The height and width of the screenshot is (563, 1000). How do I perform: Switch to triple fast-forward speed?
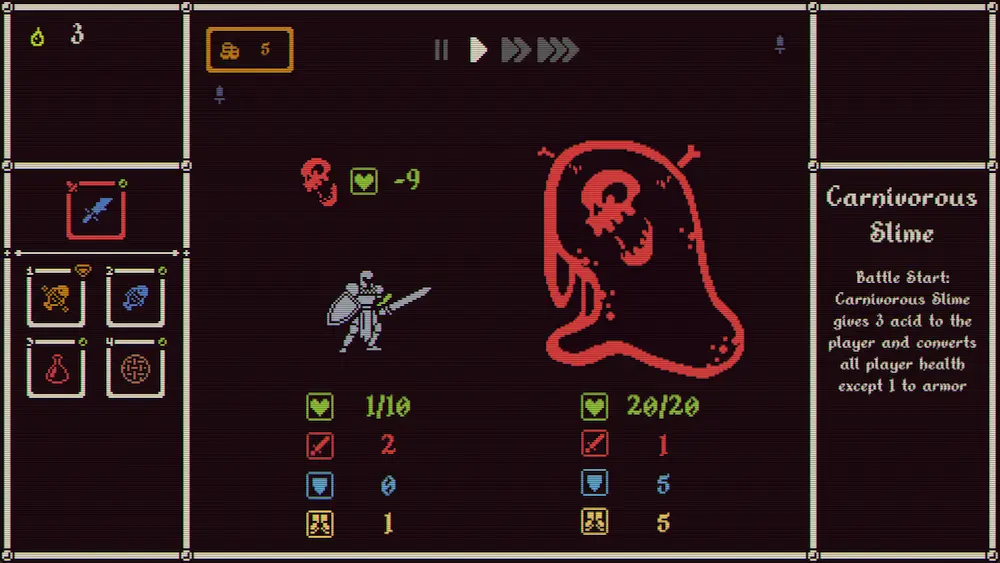tap(558, 50)
